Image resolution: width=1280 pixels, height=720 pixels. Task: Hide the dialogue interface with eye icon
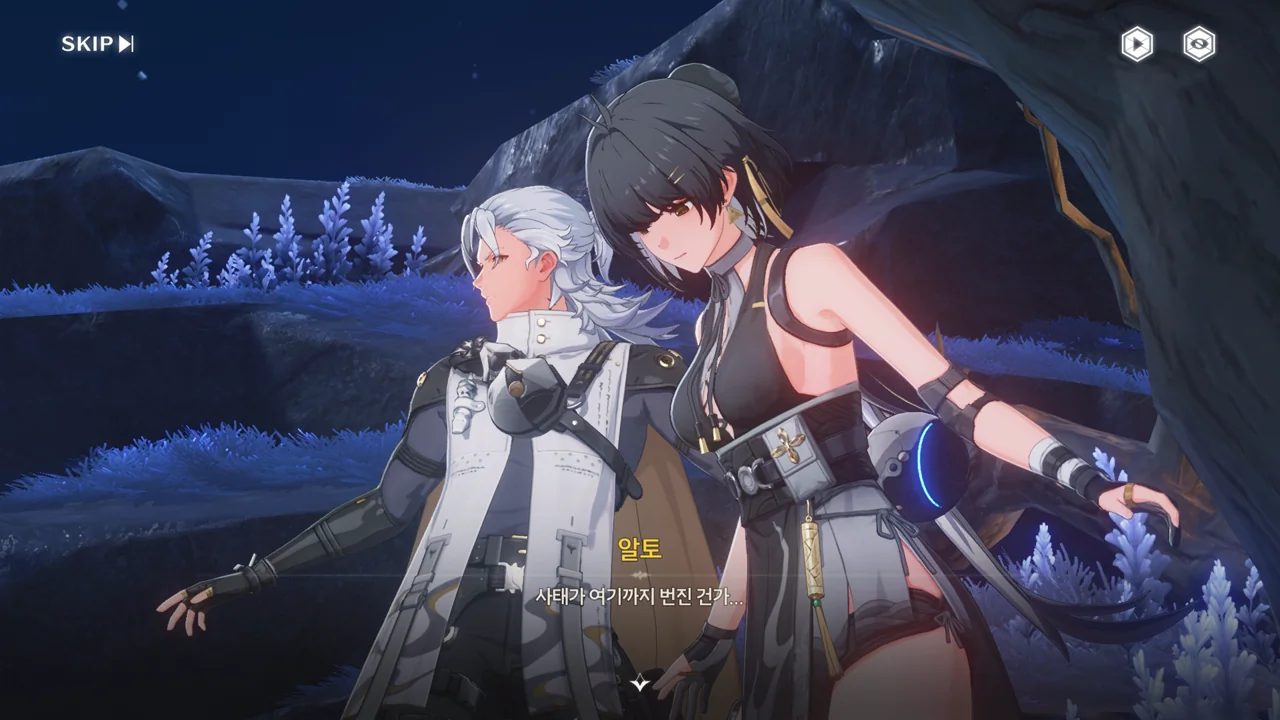pos(1199,44)
